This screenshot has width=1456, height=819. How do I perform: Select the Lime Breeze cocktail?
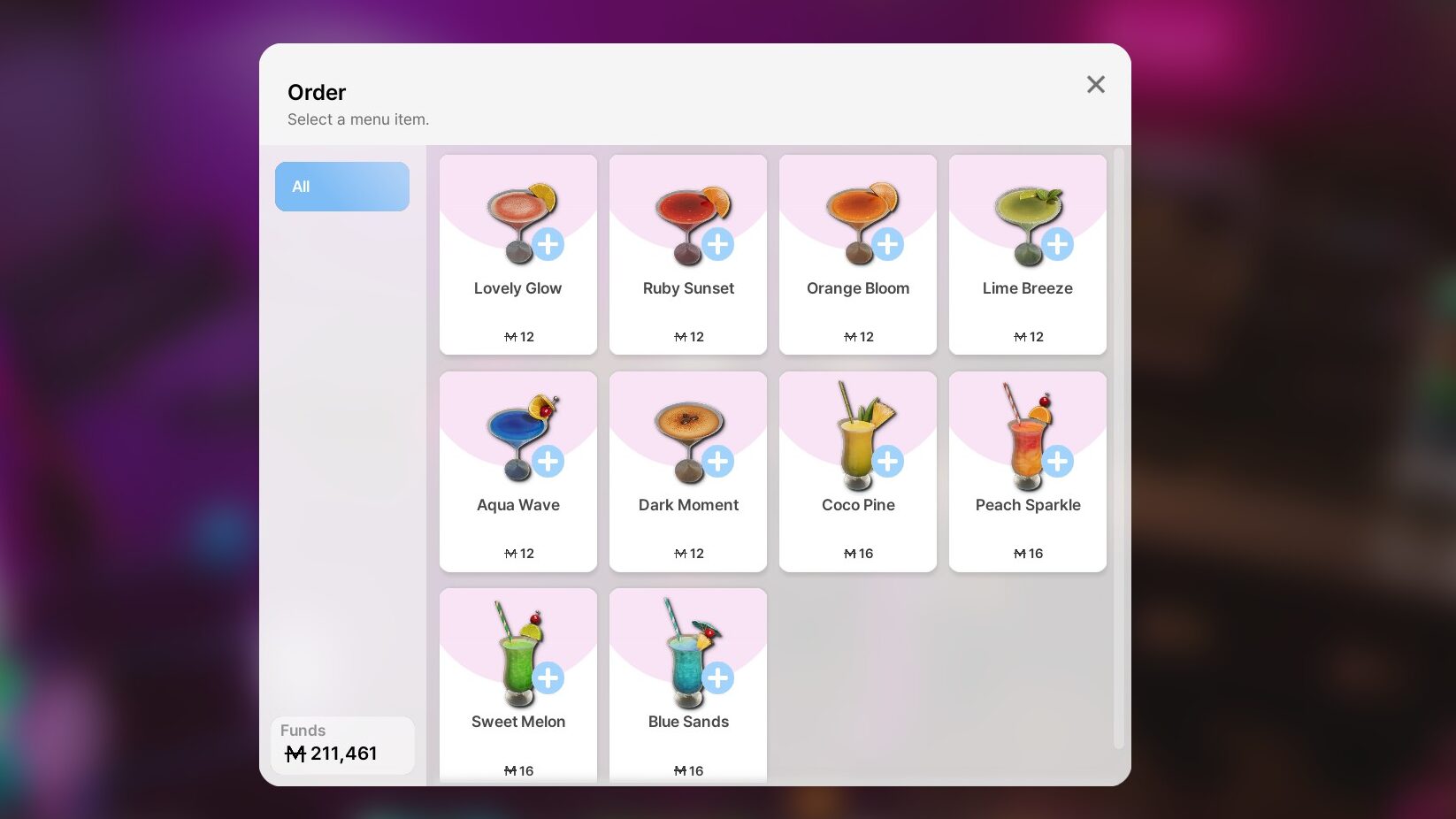[x=1028, y=255]
